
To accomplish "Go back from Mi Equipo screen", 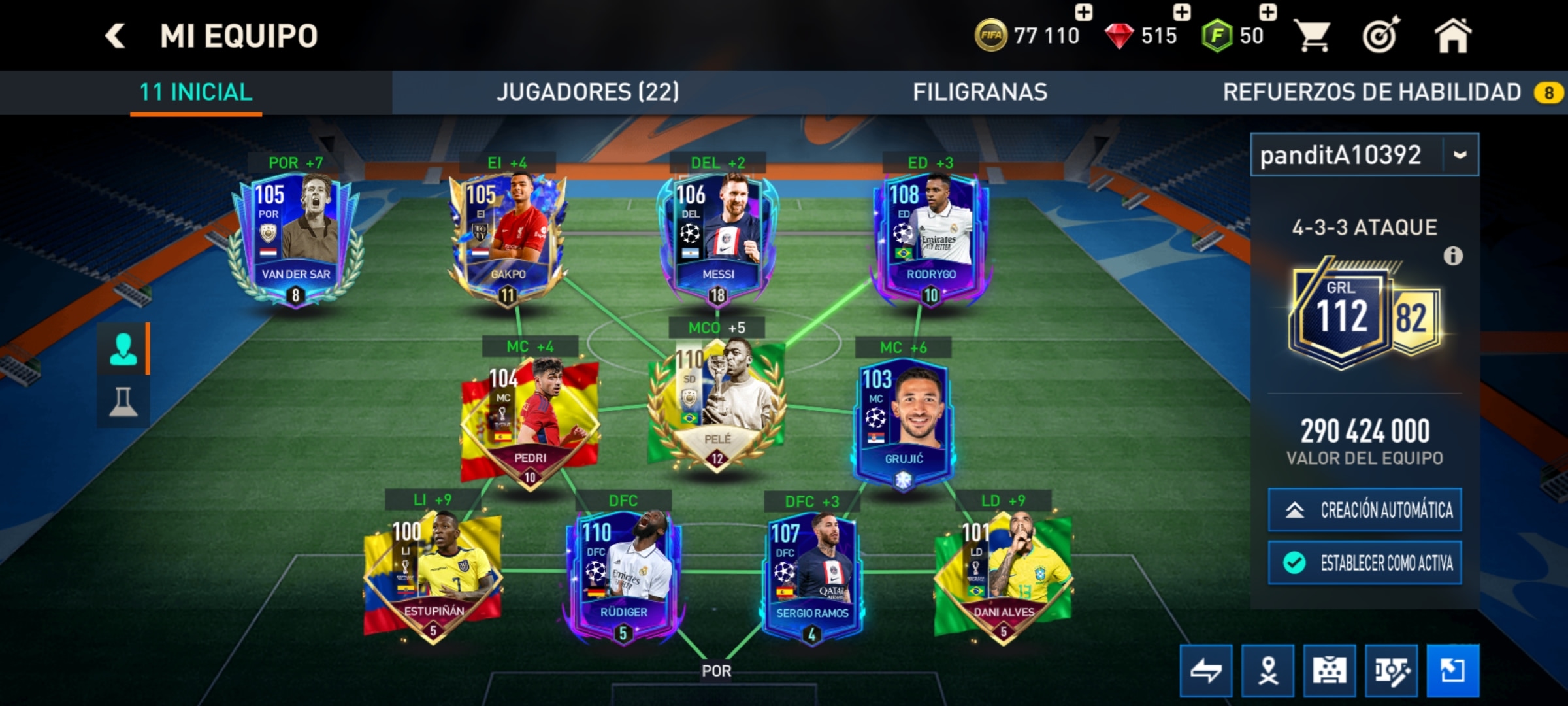I will 116,35.
